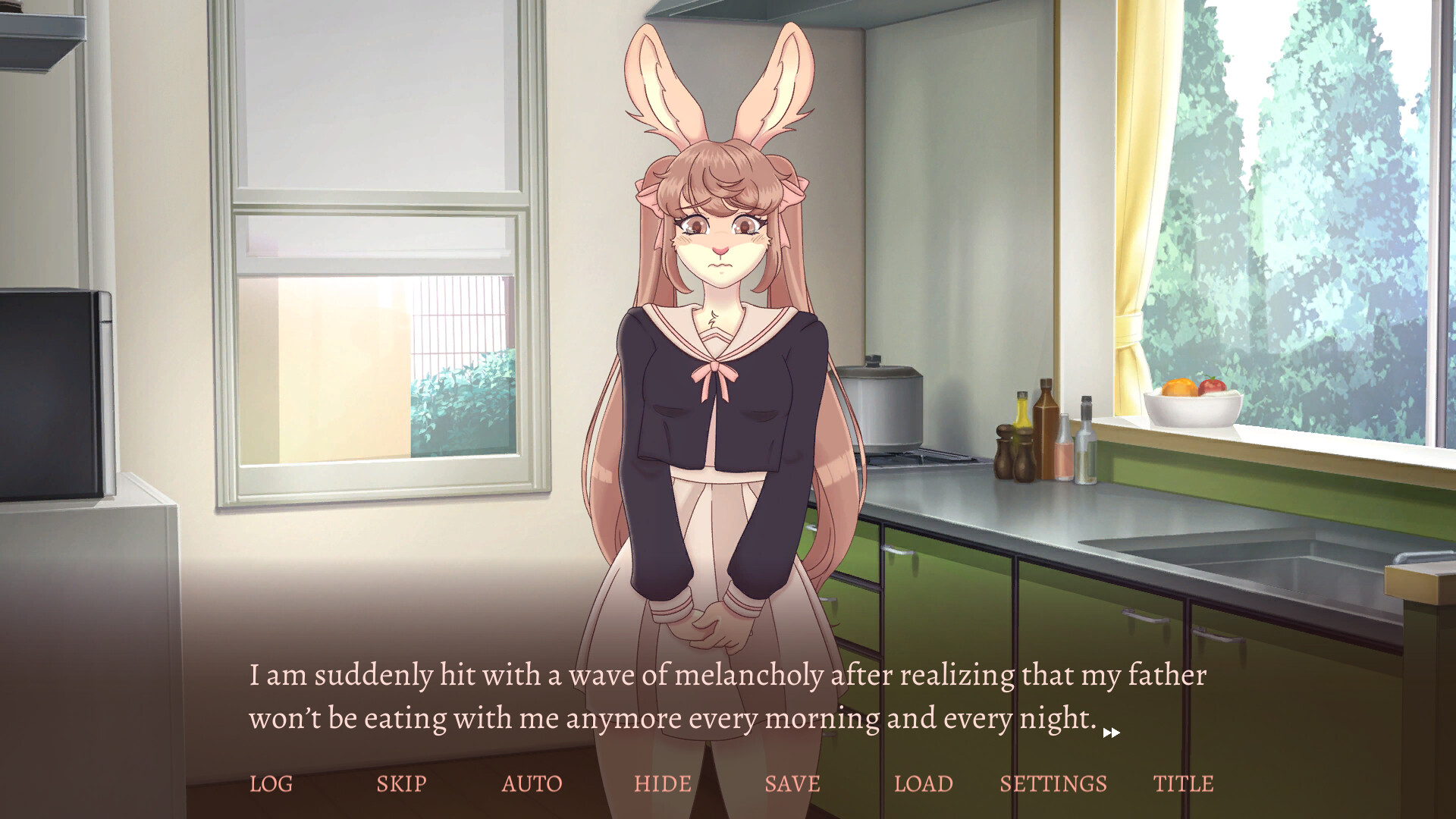Toggle SKIP off after enabling it
This screenshot has width=1456, height=819.
click(x=402, y=783)
